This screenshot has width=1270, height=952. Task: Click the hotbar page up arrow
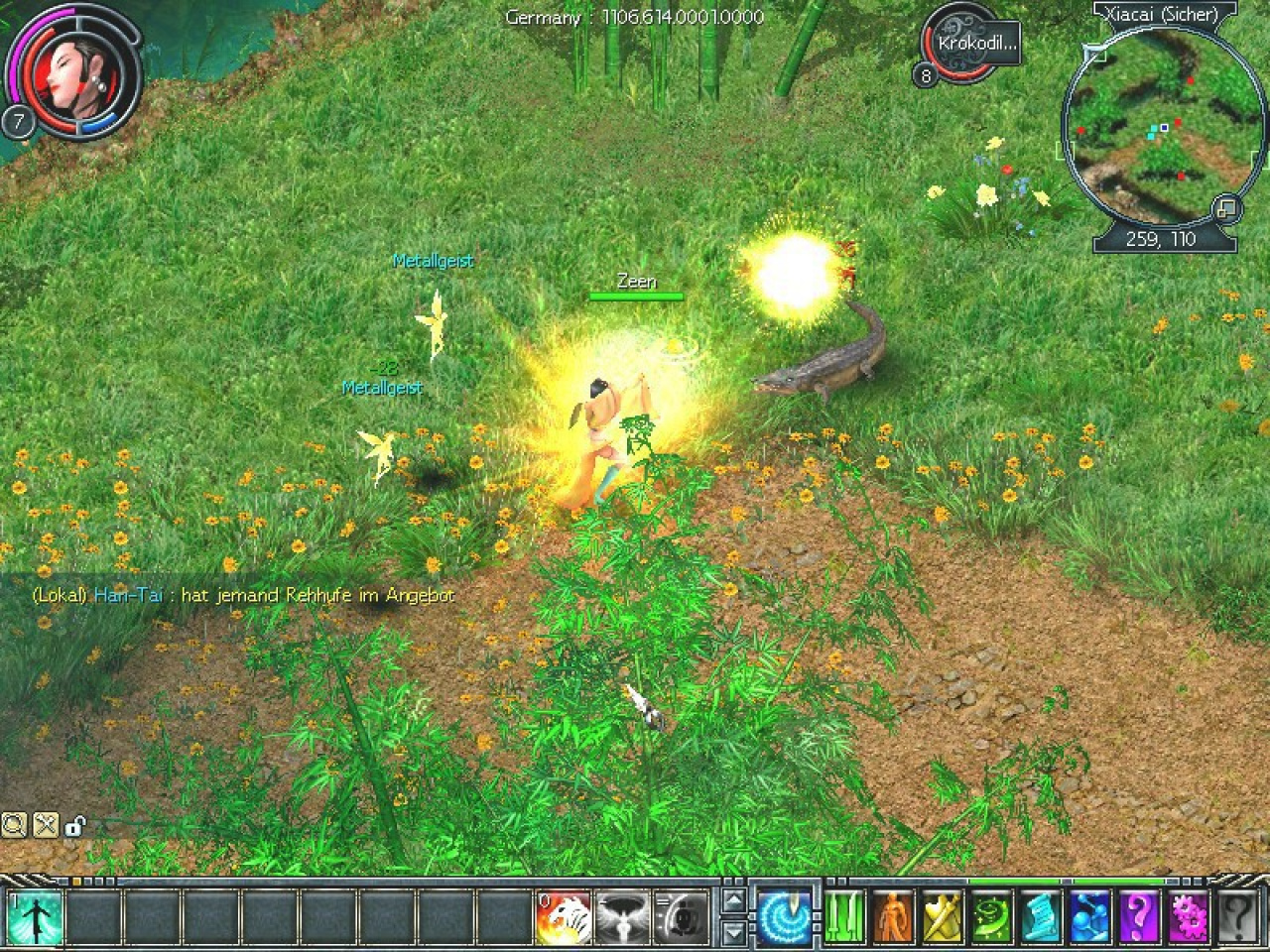[733, 901]
